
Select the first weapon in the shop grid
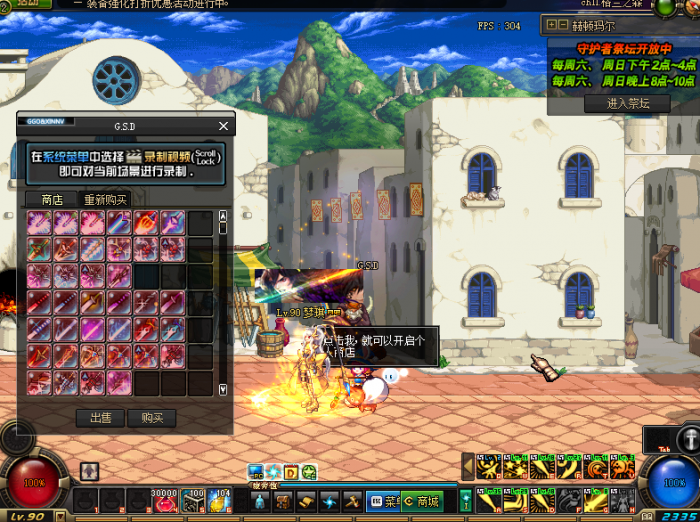tap(40, 222)
